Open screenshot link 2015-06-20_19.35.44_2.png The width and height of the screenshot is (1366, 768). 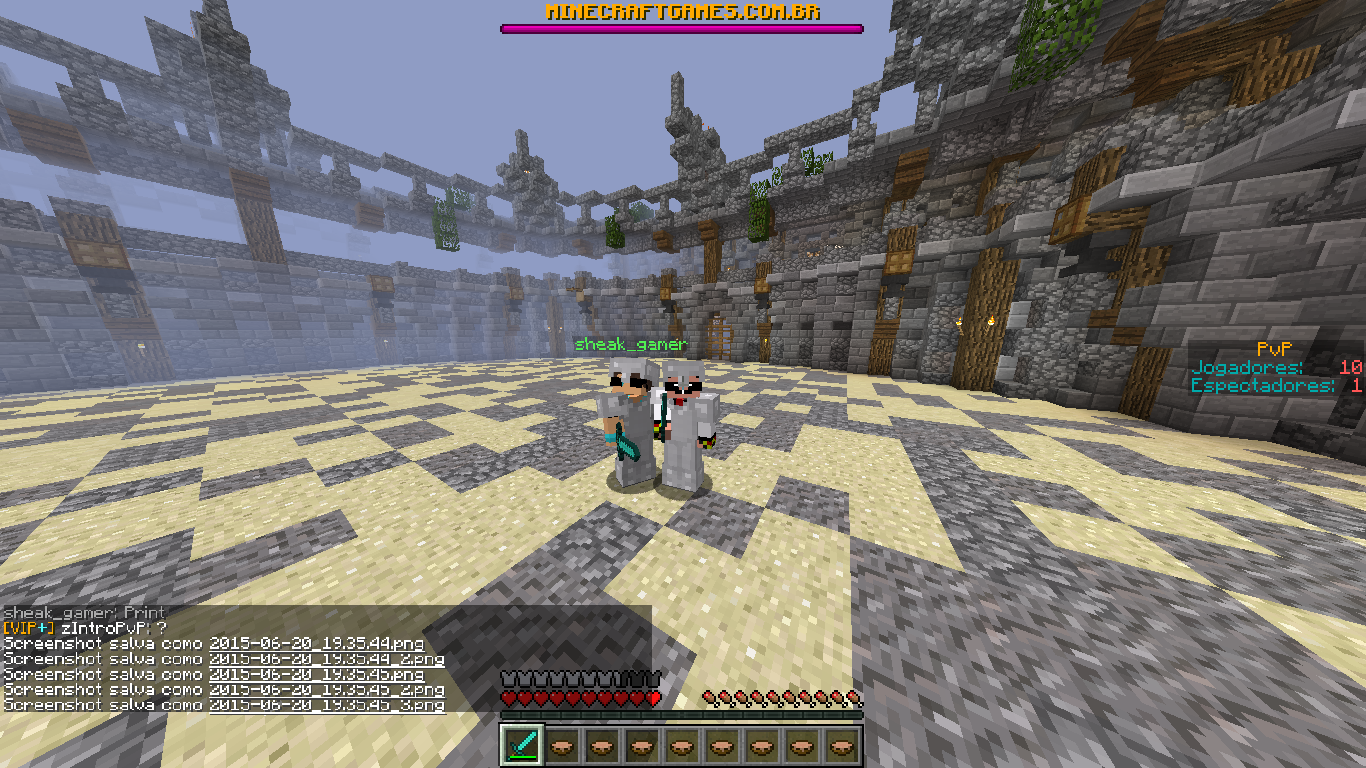click(326, 659)
